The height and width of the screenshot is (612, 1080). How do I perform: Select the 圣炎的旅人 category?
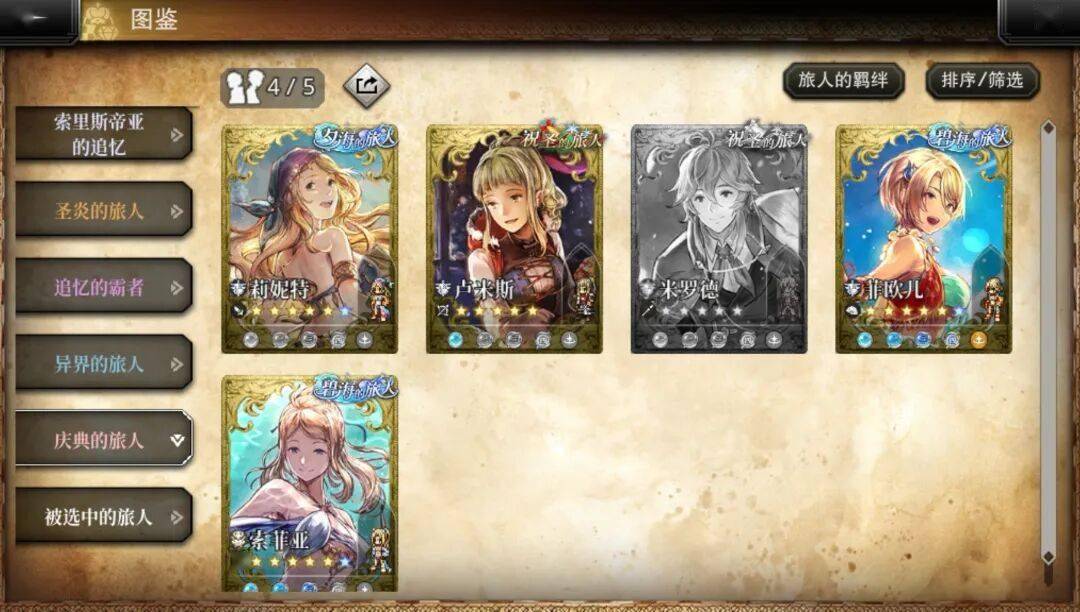pos(103,211)
